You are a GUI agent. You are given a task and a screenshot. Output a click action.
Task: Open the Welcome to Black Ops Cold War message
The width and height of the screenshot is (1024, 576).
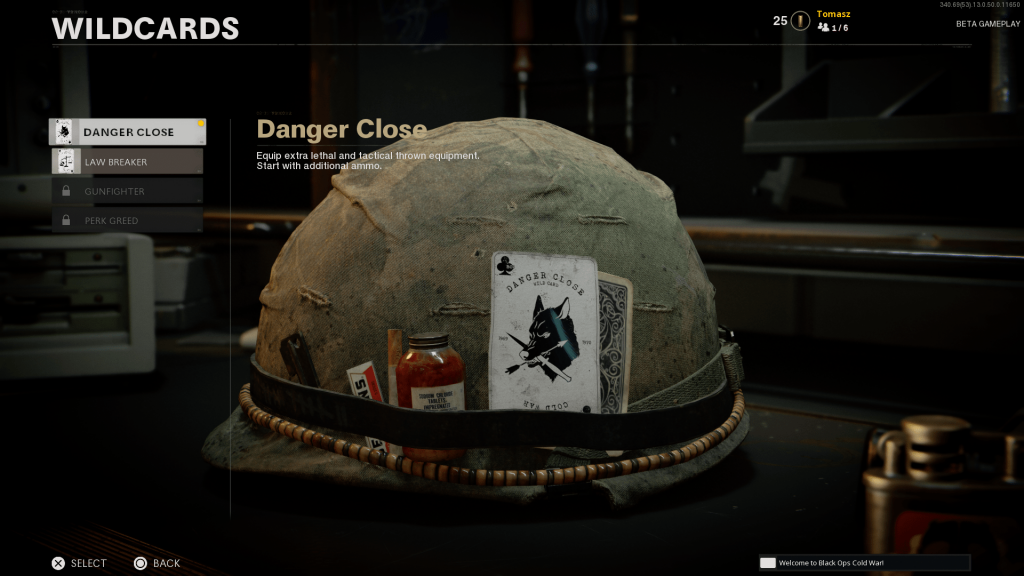(x=864, y=563)
